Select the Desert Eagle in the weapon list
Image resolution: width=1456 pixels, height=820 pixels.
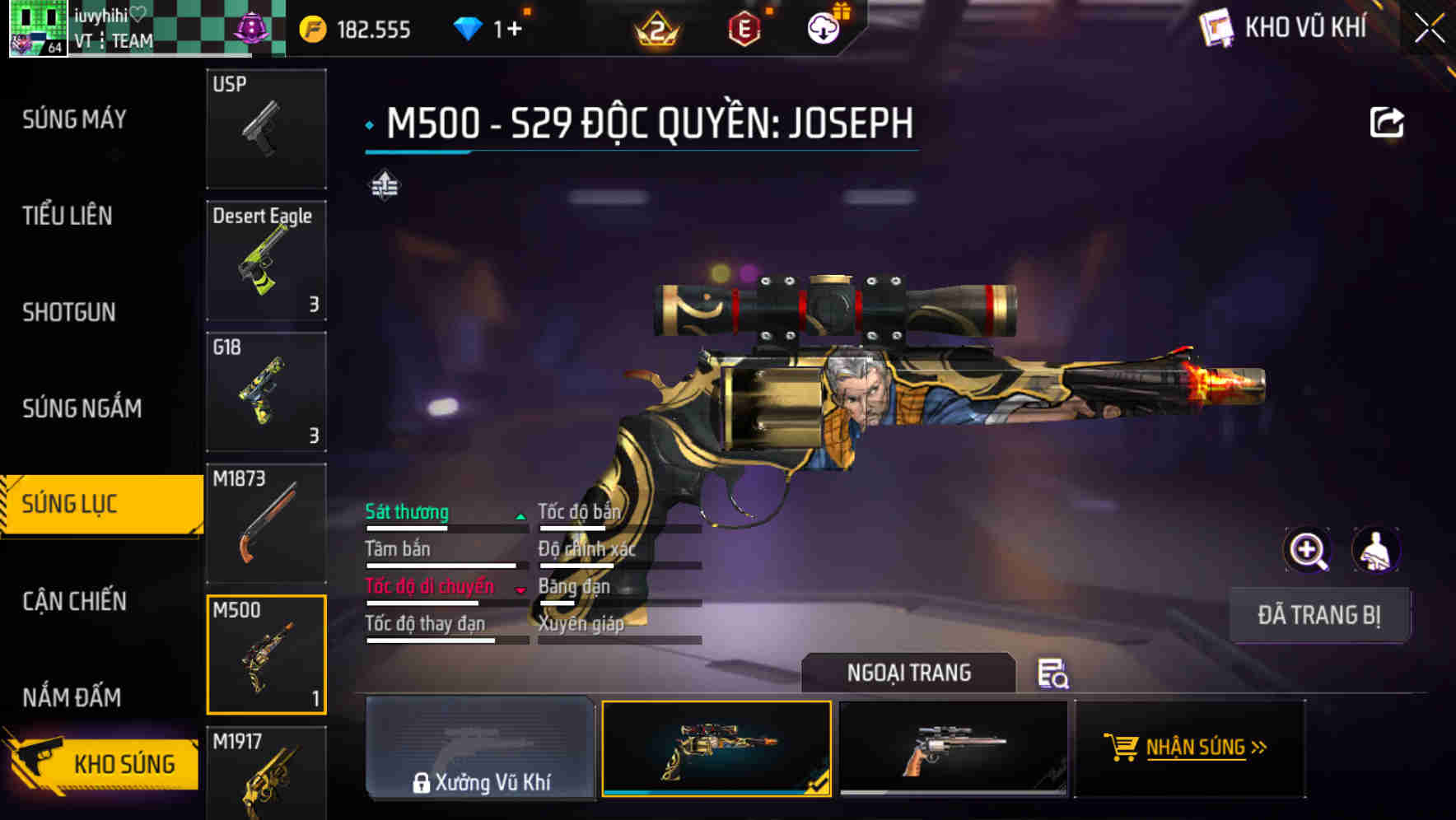click(x=265, y=259)
